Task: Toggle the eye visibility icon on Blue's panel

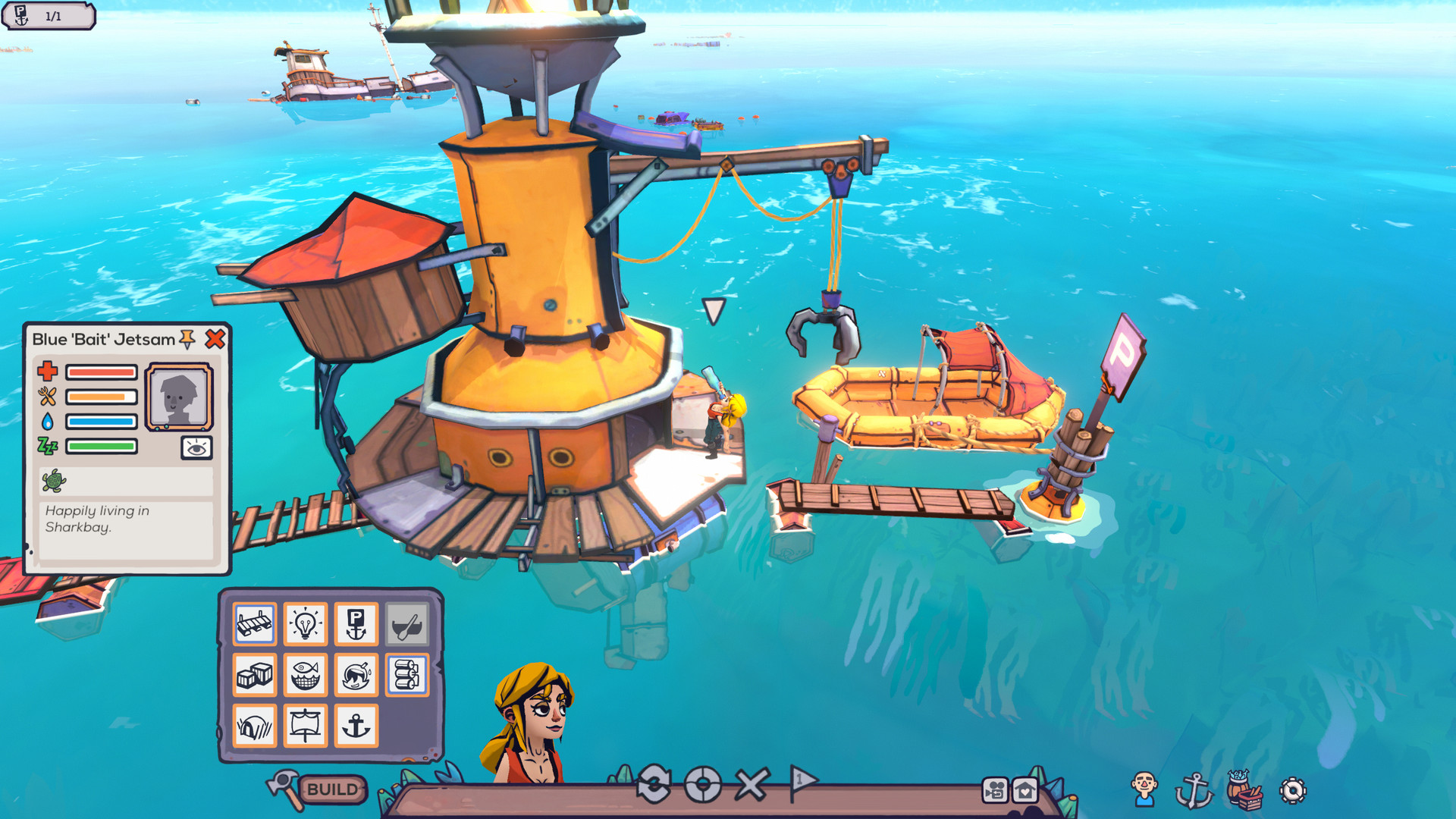Action: click(x=196, y=448)
